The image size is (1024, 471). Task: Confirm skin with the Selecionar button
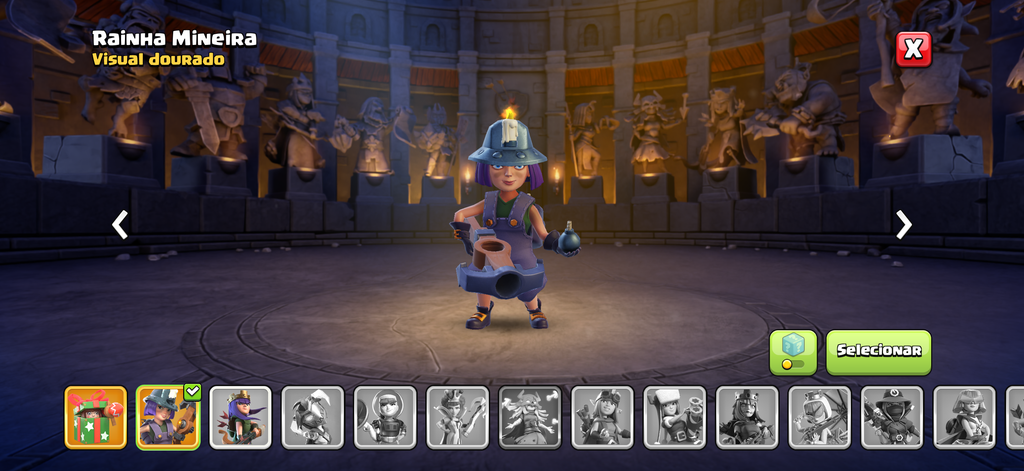[x=878, y=352]
